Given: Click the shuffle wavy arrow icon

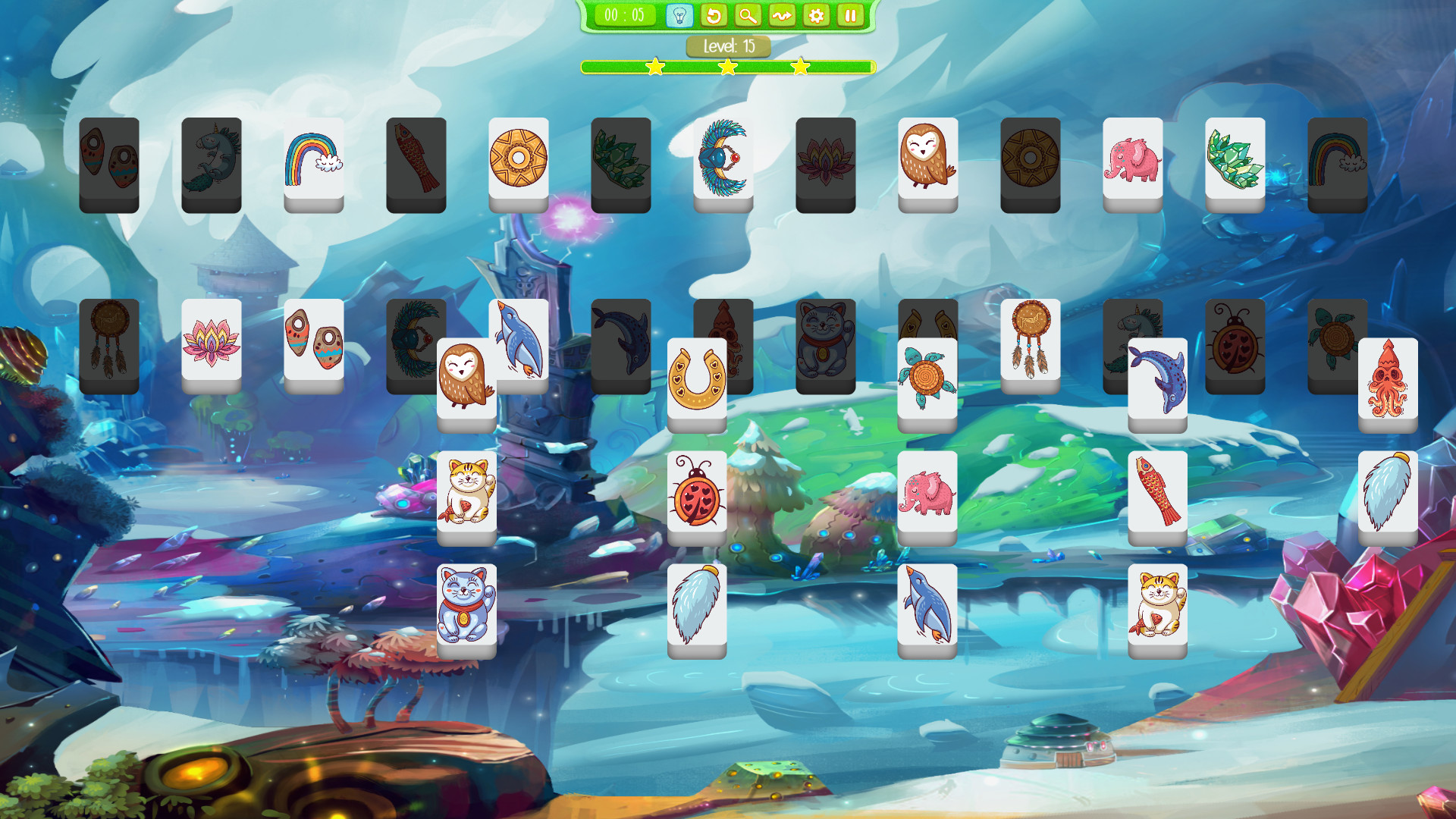Looking at the screenshot, I should [x=782, y=14].
